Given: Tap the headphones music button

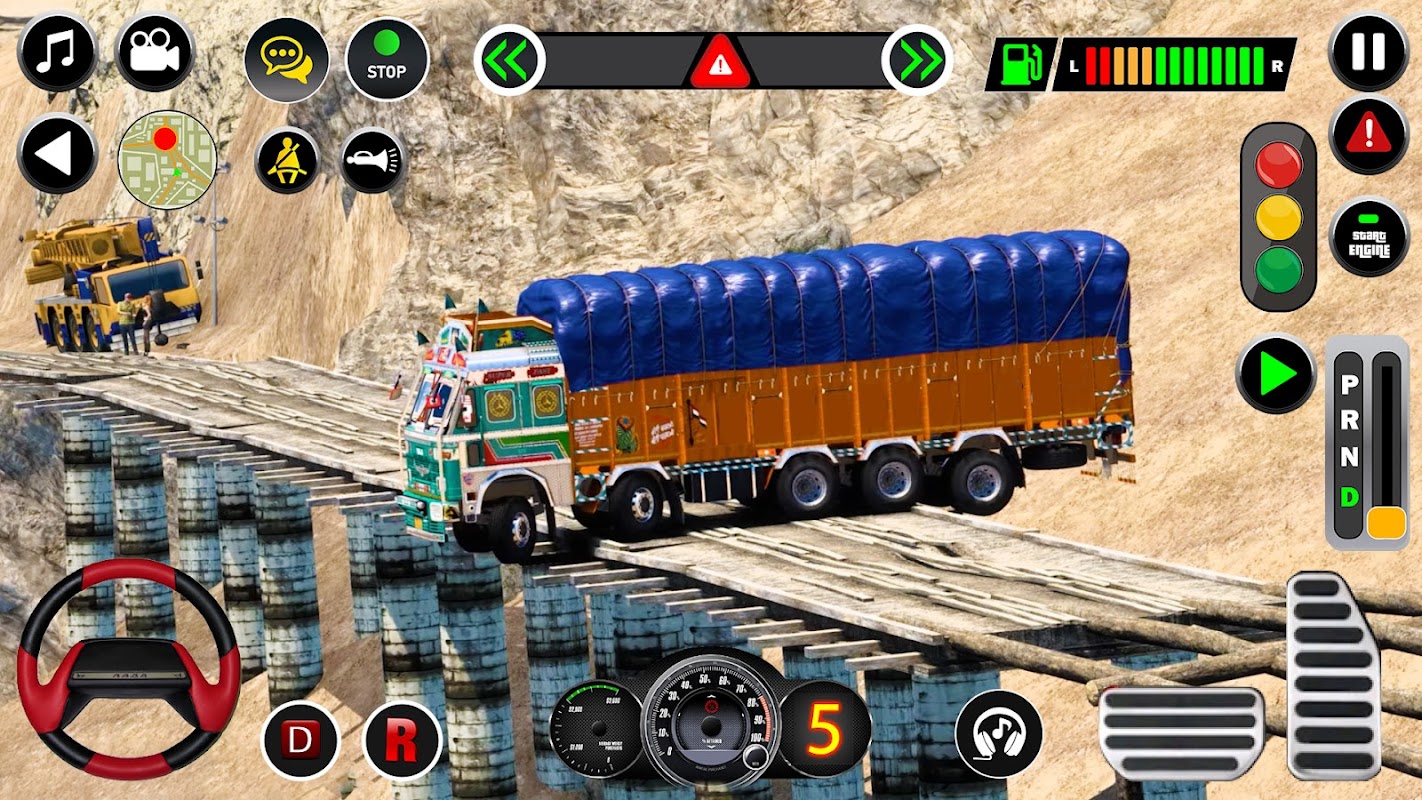Looking at the screenshot, I should click(998, 735).
